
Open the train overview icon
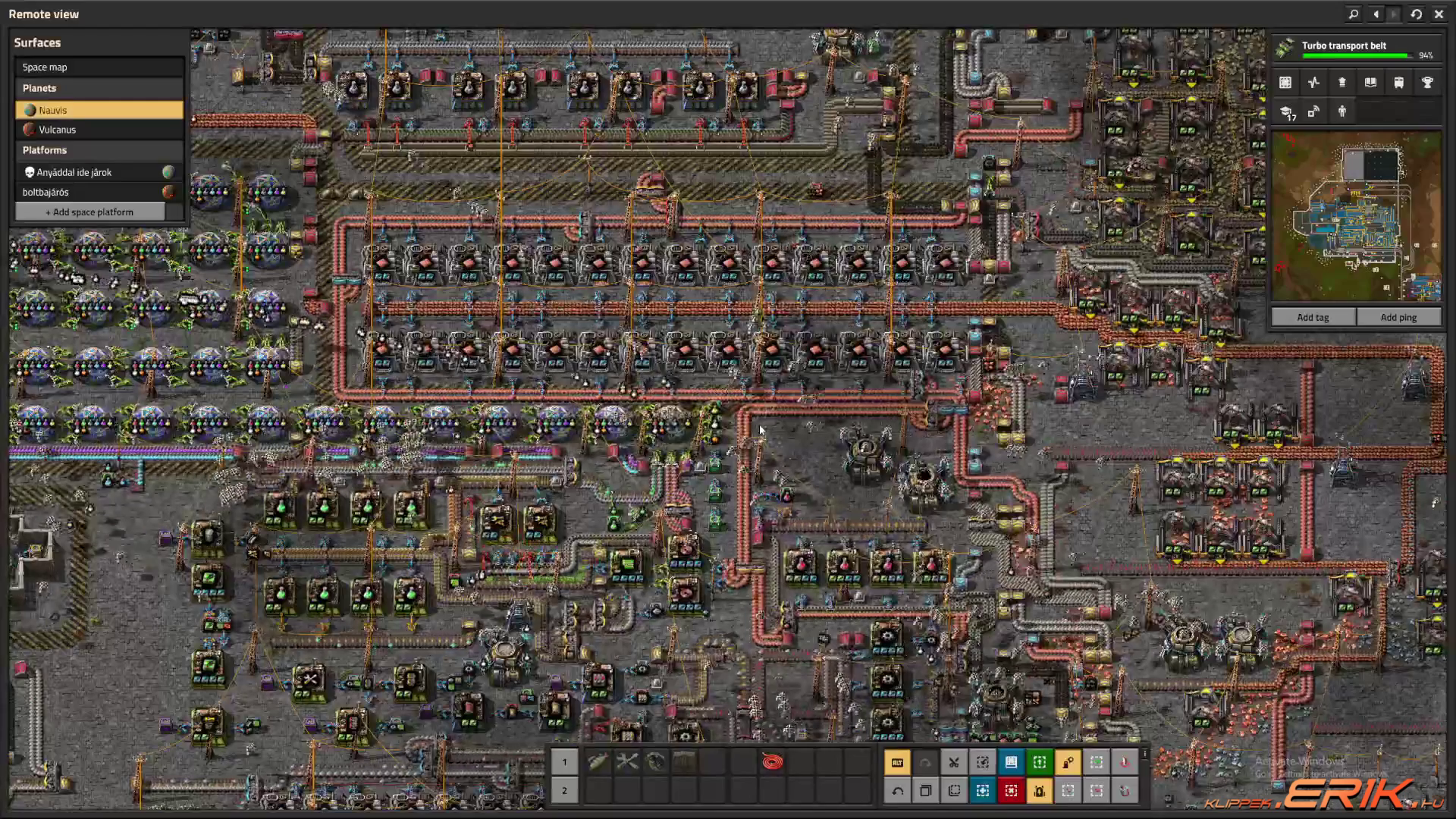1398,83
